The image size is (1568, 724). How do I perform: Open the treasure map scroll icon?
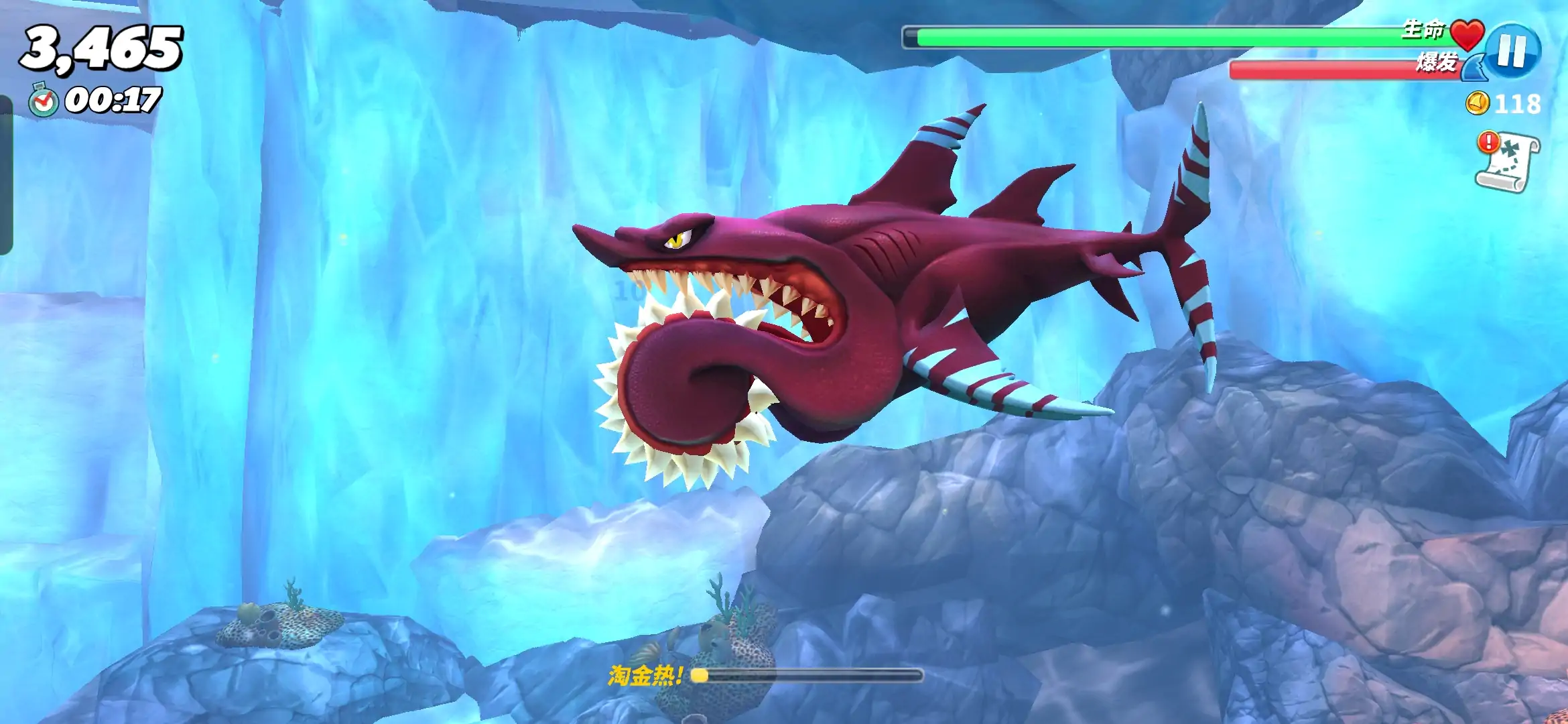tap(1508, 162)
